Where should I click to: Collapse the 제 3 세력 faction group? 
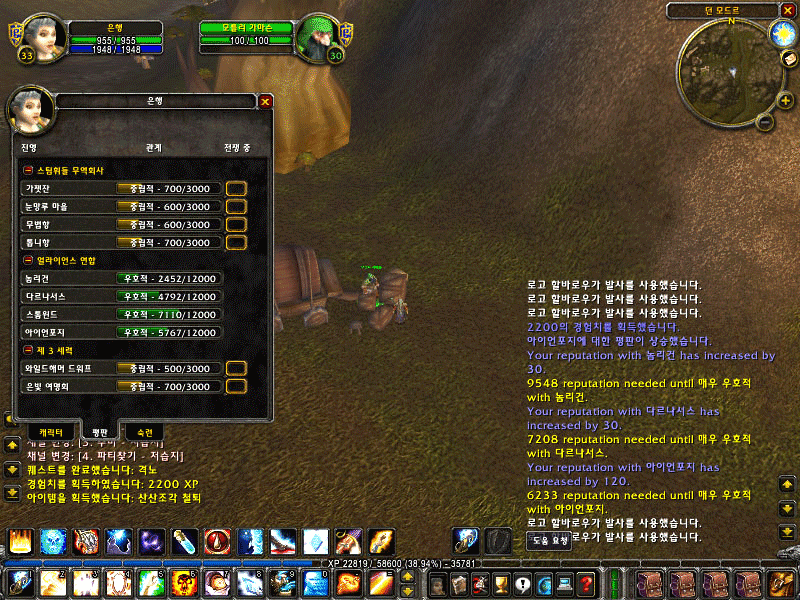[x=27, y=350]
